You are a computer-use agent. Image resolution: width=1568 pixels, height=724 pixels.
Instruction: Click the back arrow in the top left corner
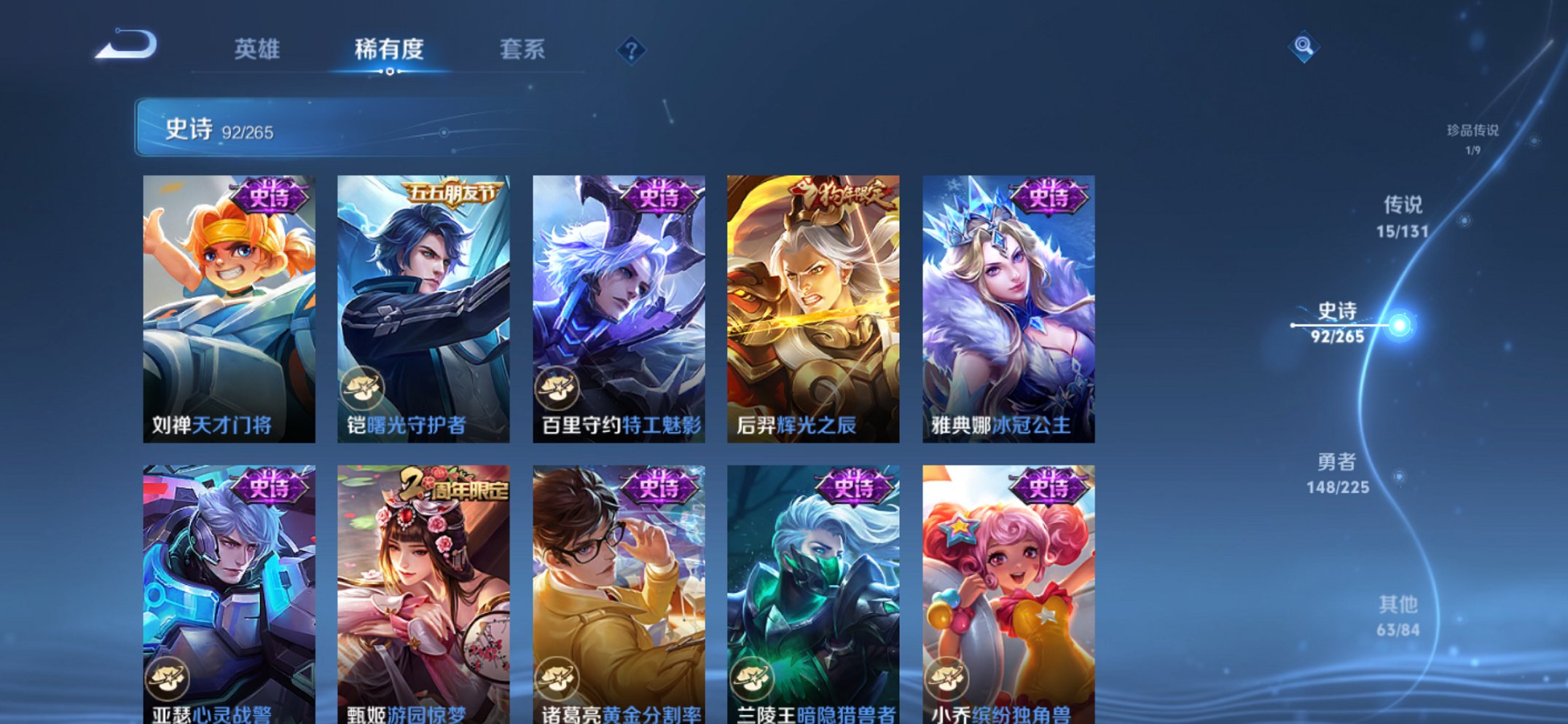pyautogui.click(x=128, y=45)
